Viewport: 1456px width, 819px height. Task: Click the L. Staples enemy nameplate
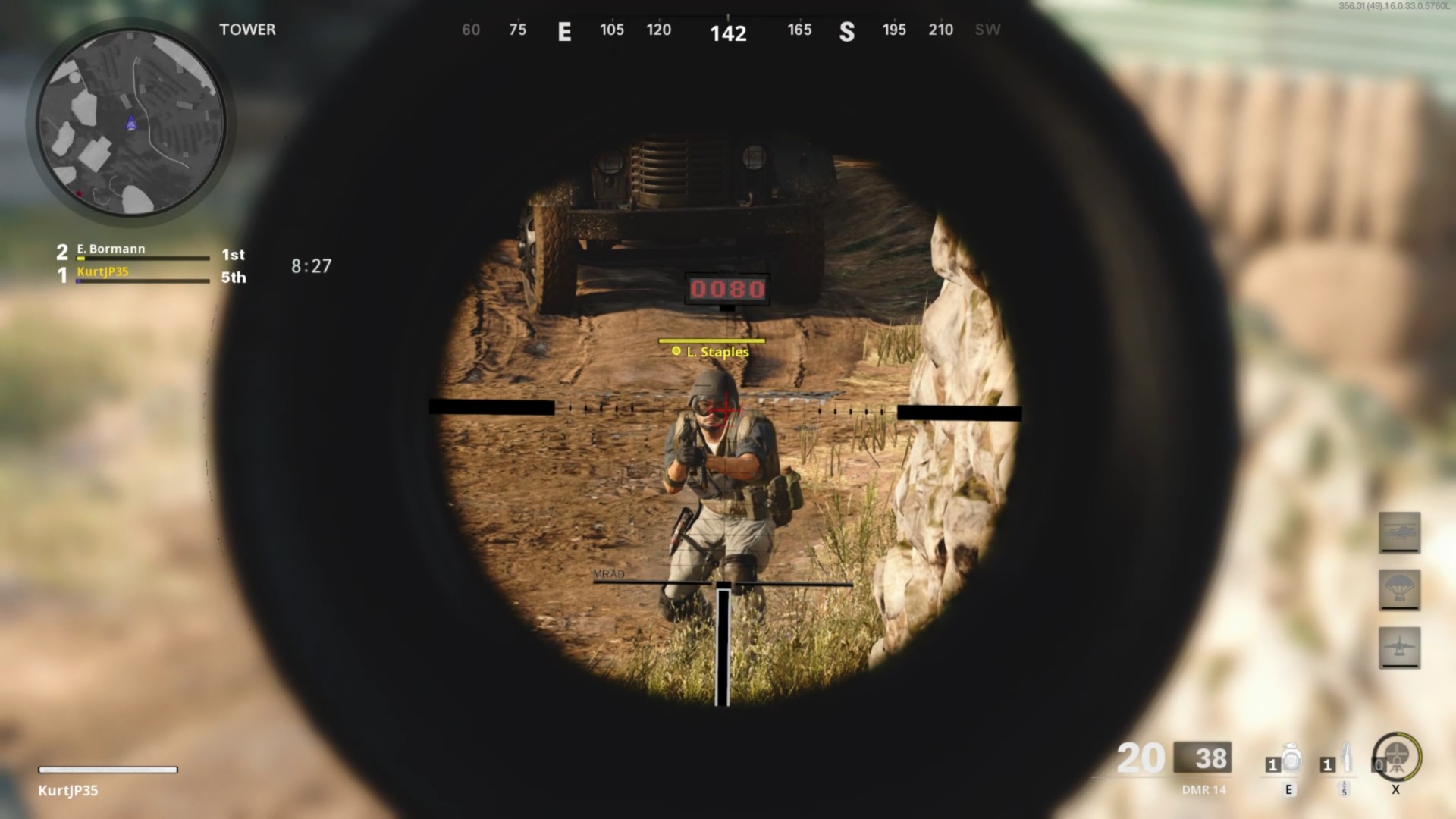(x=716, y=352)
